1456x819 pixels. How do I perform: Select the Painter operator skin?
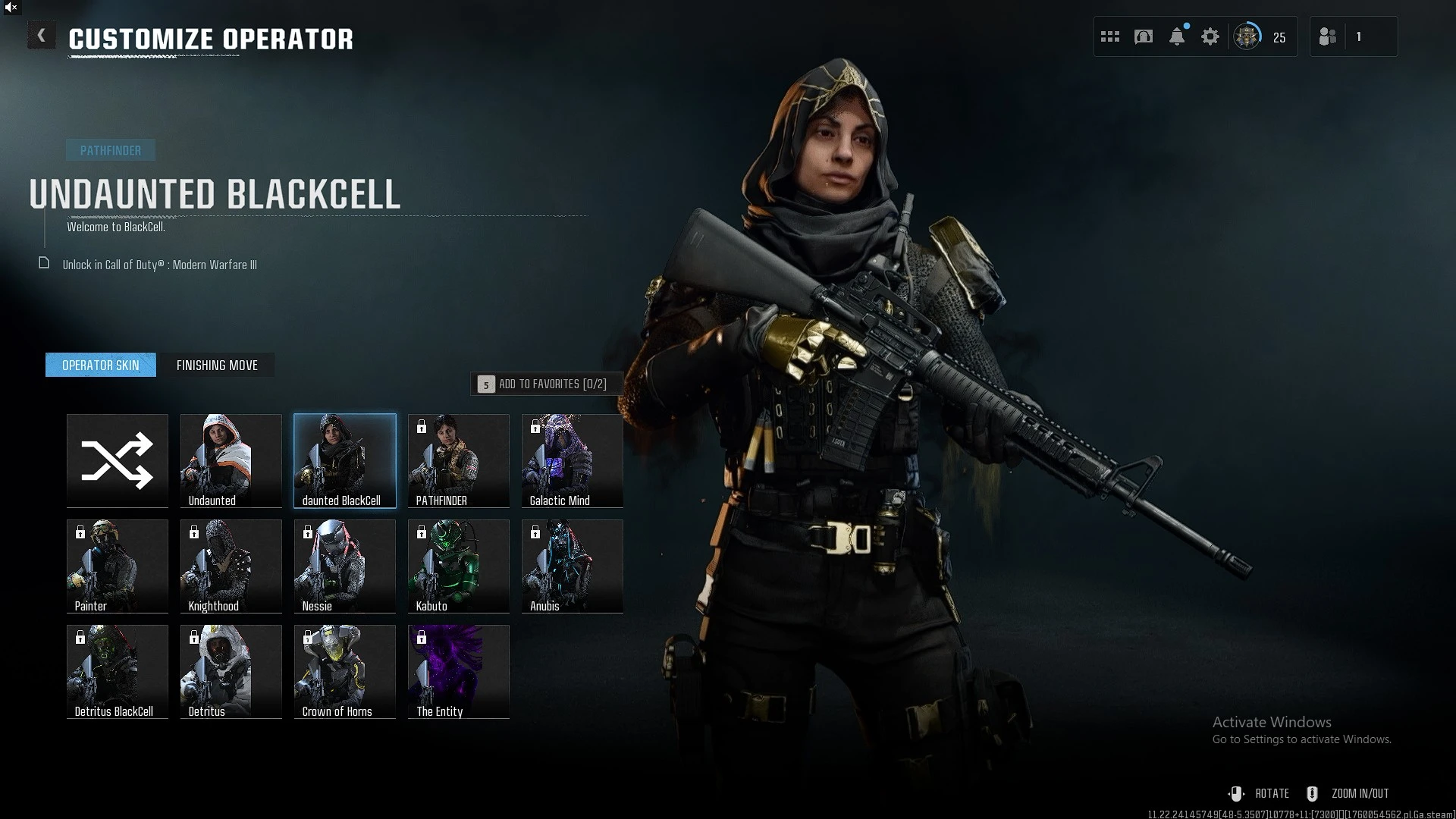pos(118,566)
